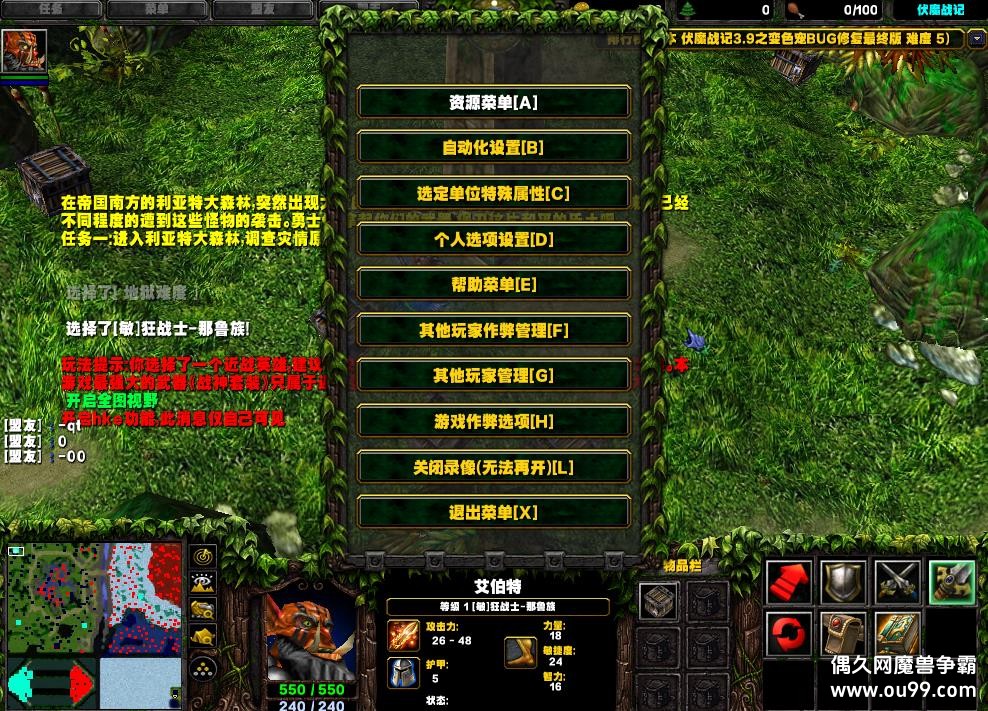Choose 其他玩家管理[G] player management
Image resolution: width=988 pixels, height=711 pixels.
pyautogui.click(x=494, y=376)
